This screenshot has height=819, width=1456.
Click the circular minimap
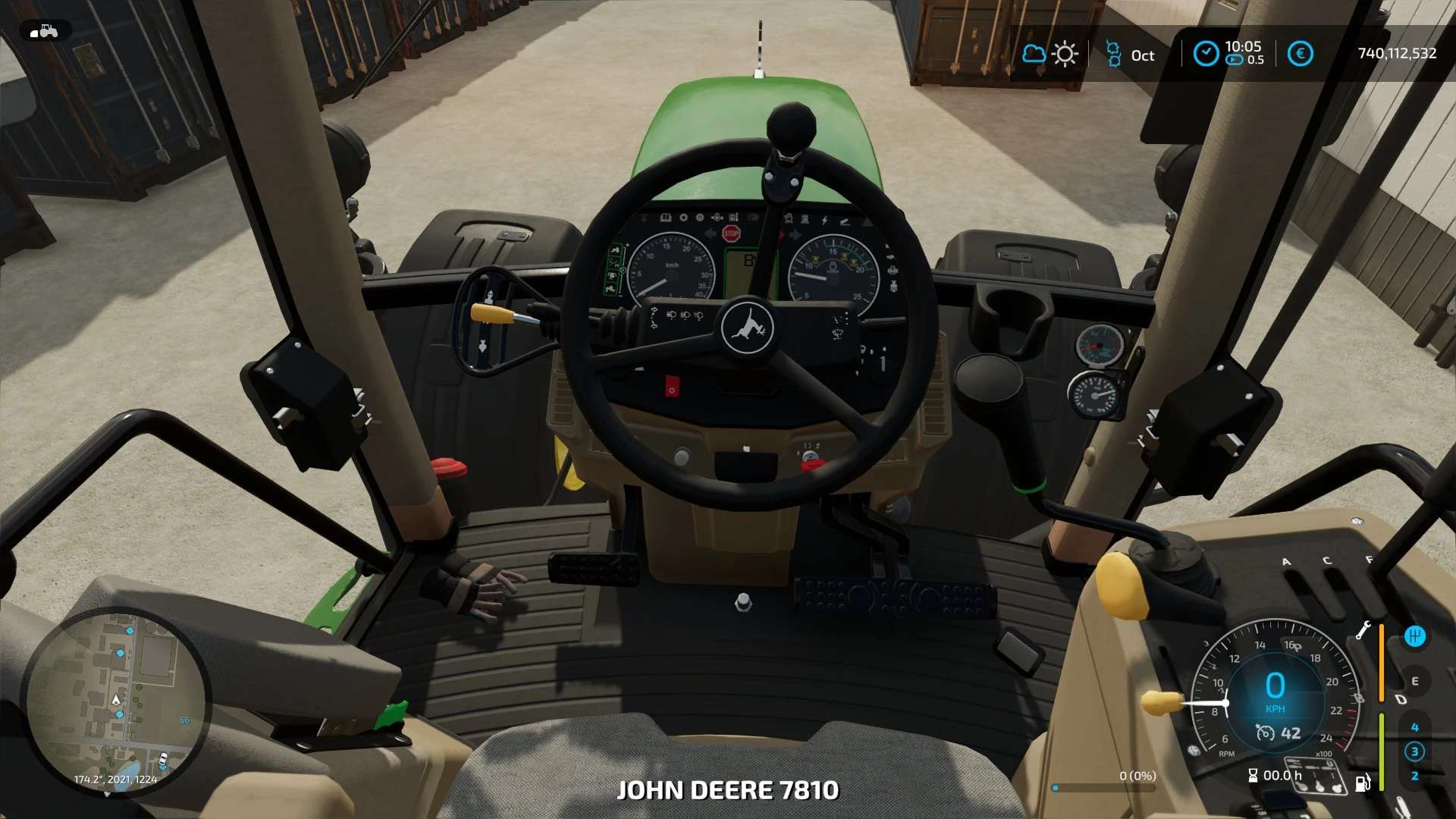pos(115,702)
